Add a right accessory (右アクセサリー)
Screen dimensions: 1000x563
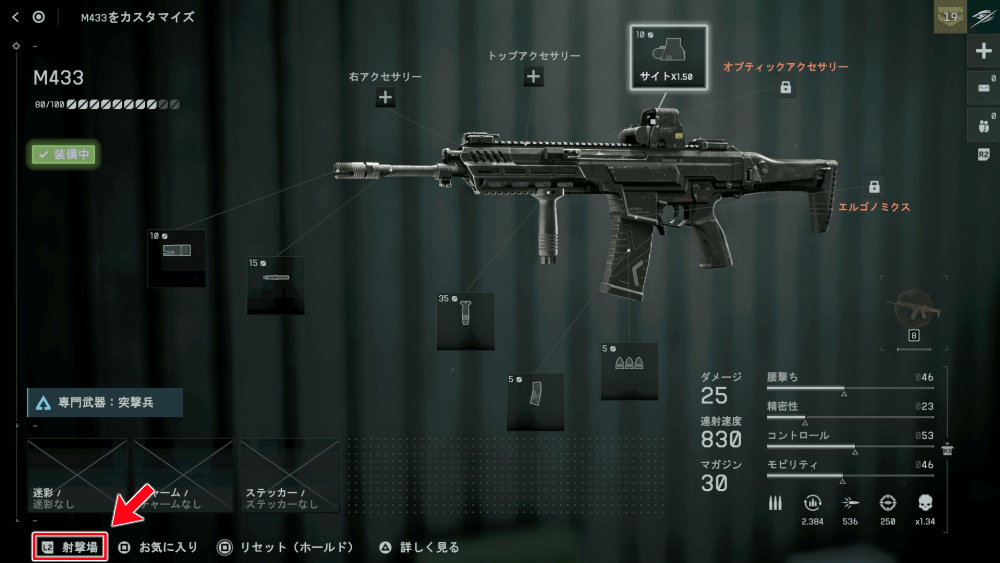[x=385, y=97]
